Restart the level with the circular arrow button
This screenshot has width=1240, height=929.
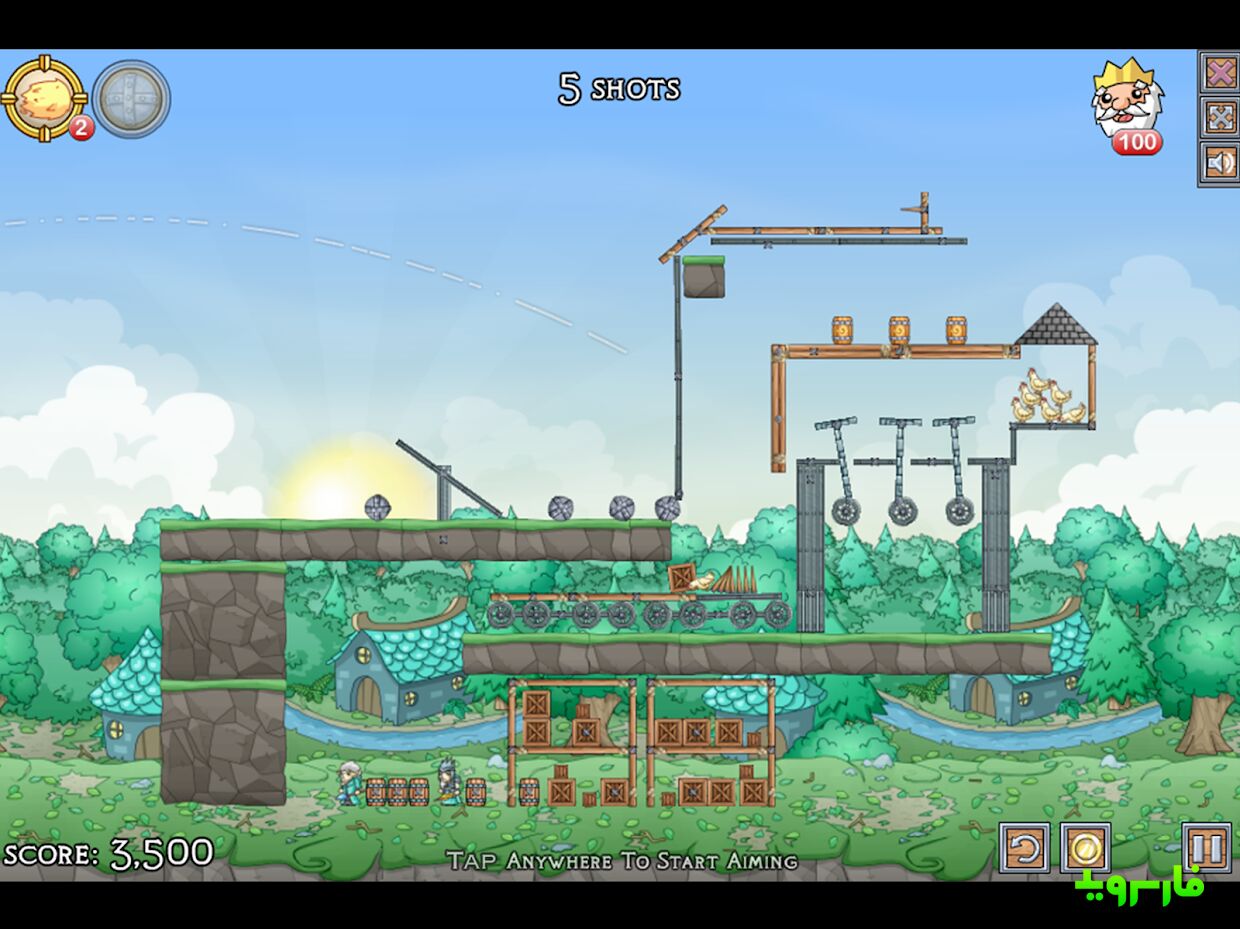[x=1025, y=848]
